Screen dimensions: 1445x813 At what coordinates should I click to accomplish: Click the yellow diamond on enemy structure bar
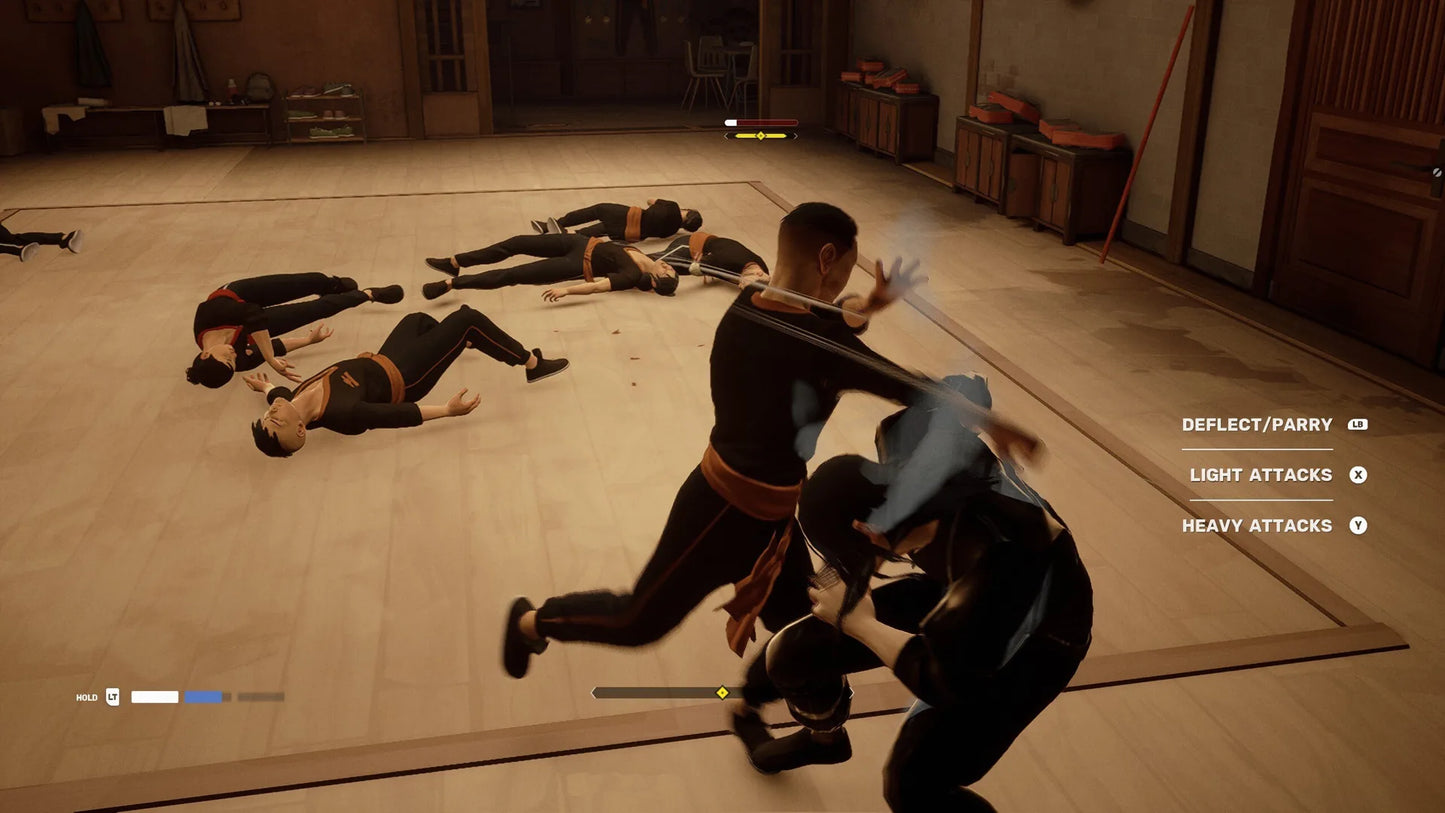[x=761, y=135]
